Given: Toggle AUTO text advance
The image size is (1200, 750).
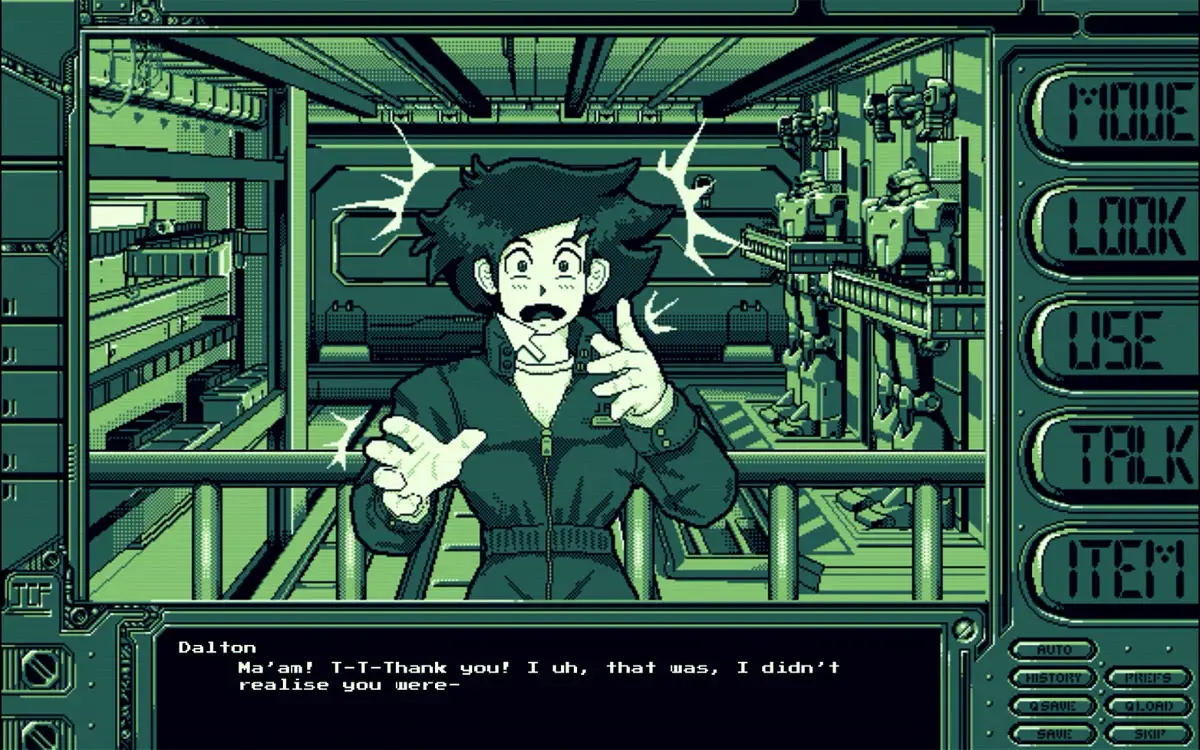Looking at the screenshot, I should click(x=1052, y=650).
